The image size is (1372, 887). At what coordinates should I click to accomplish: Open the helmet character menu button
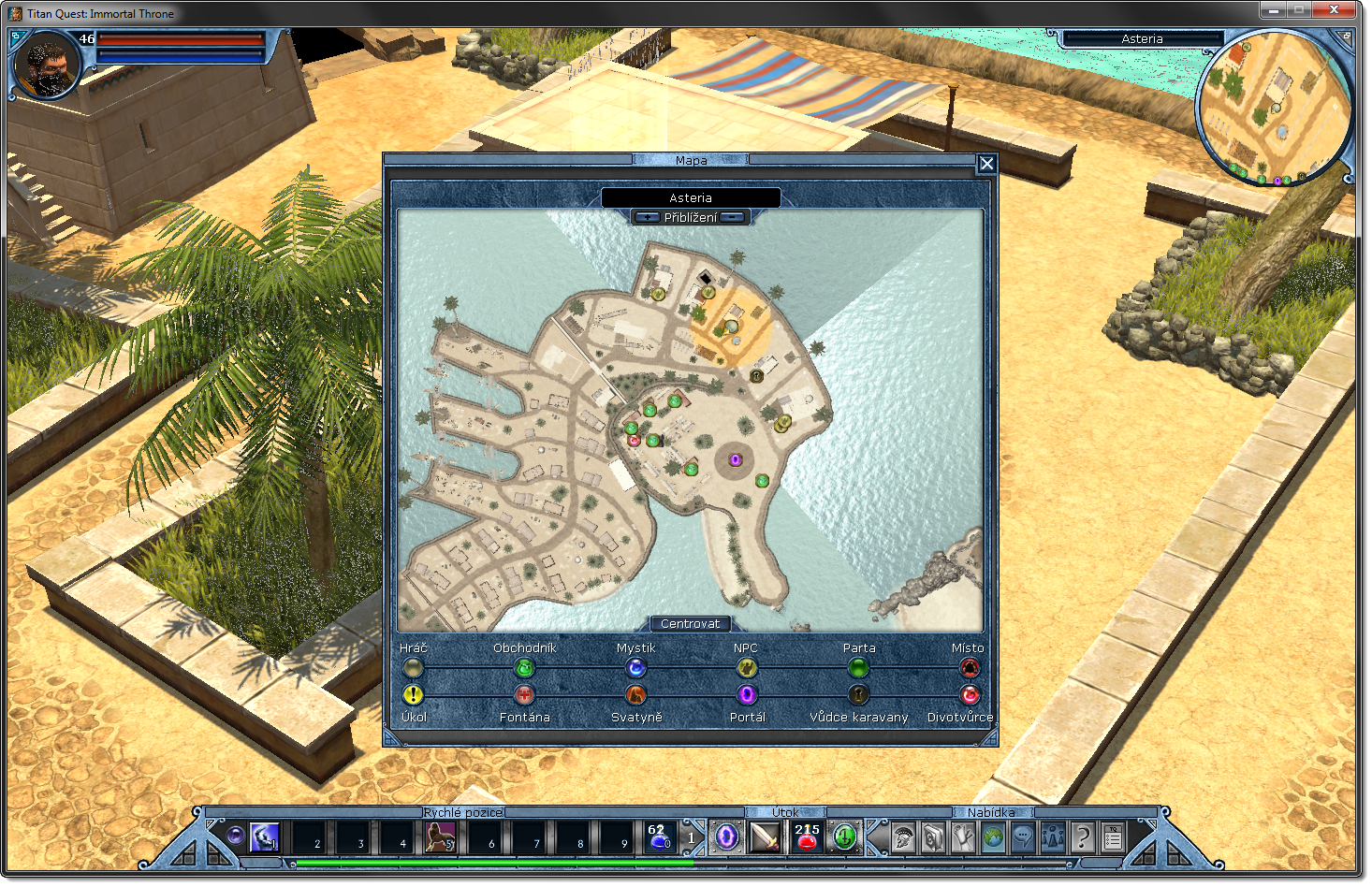tap(902, 836)
